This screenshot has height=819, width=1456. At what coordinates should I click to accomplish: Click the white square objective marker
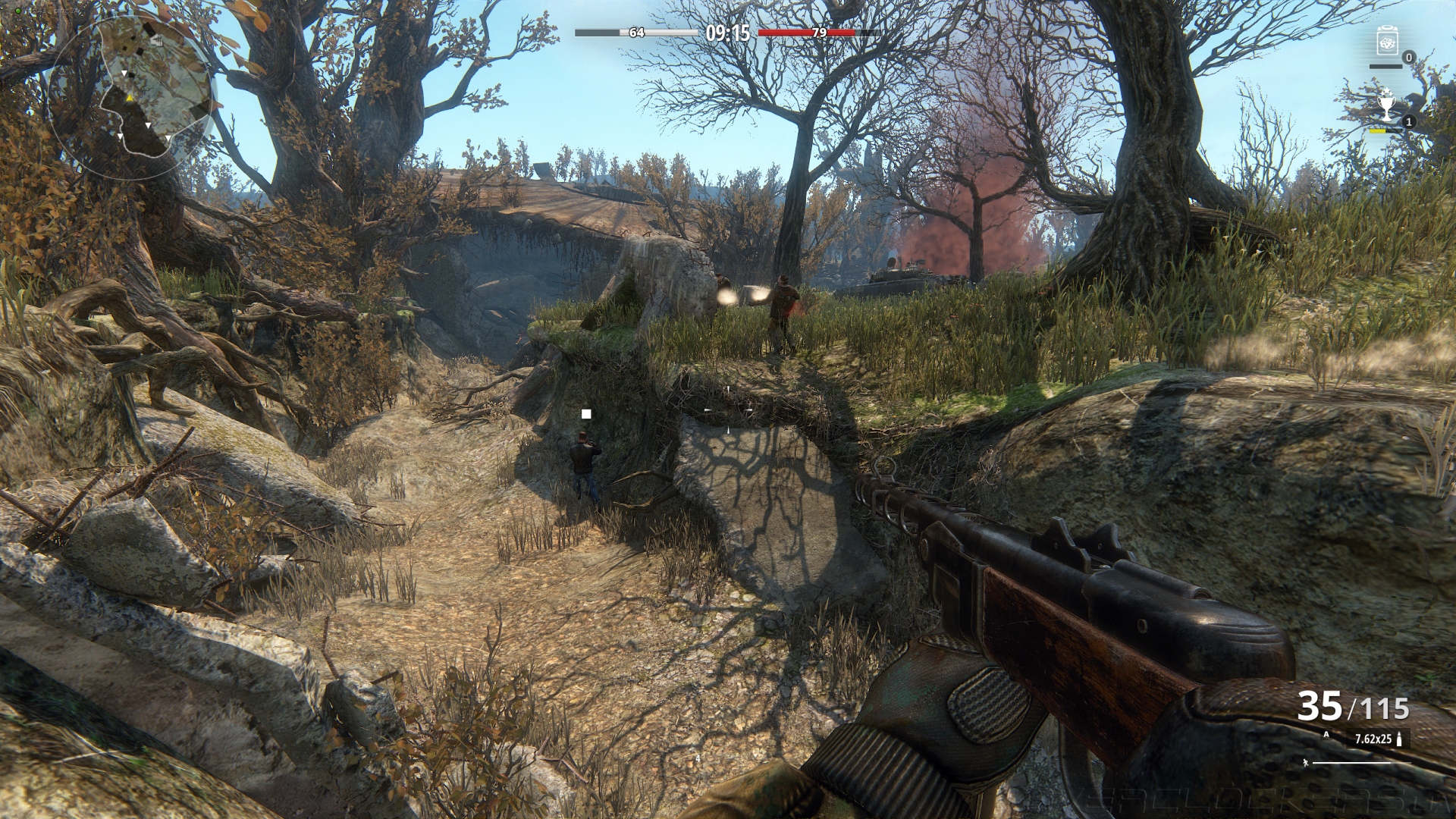586,414
